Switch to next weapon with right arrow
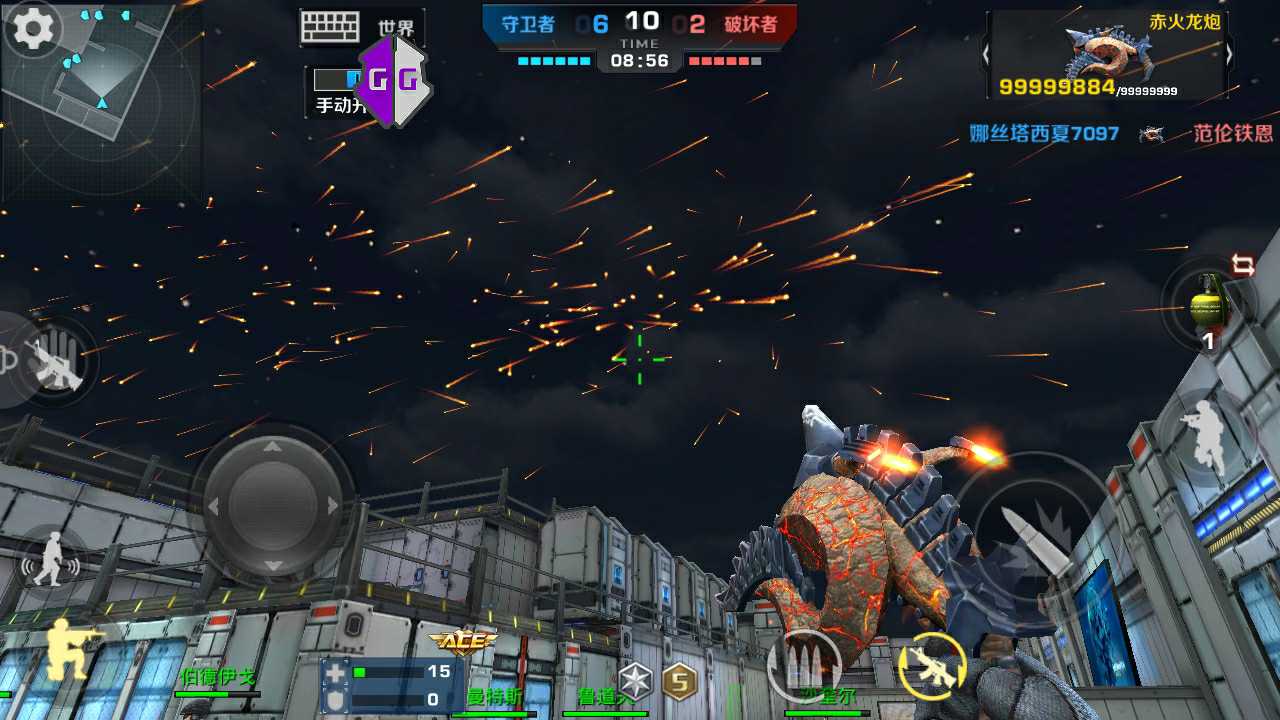1280x720 pixels. coord(1229,56)
